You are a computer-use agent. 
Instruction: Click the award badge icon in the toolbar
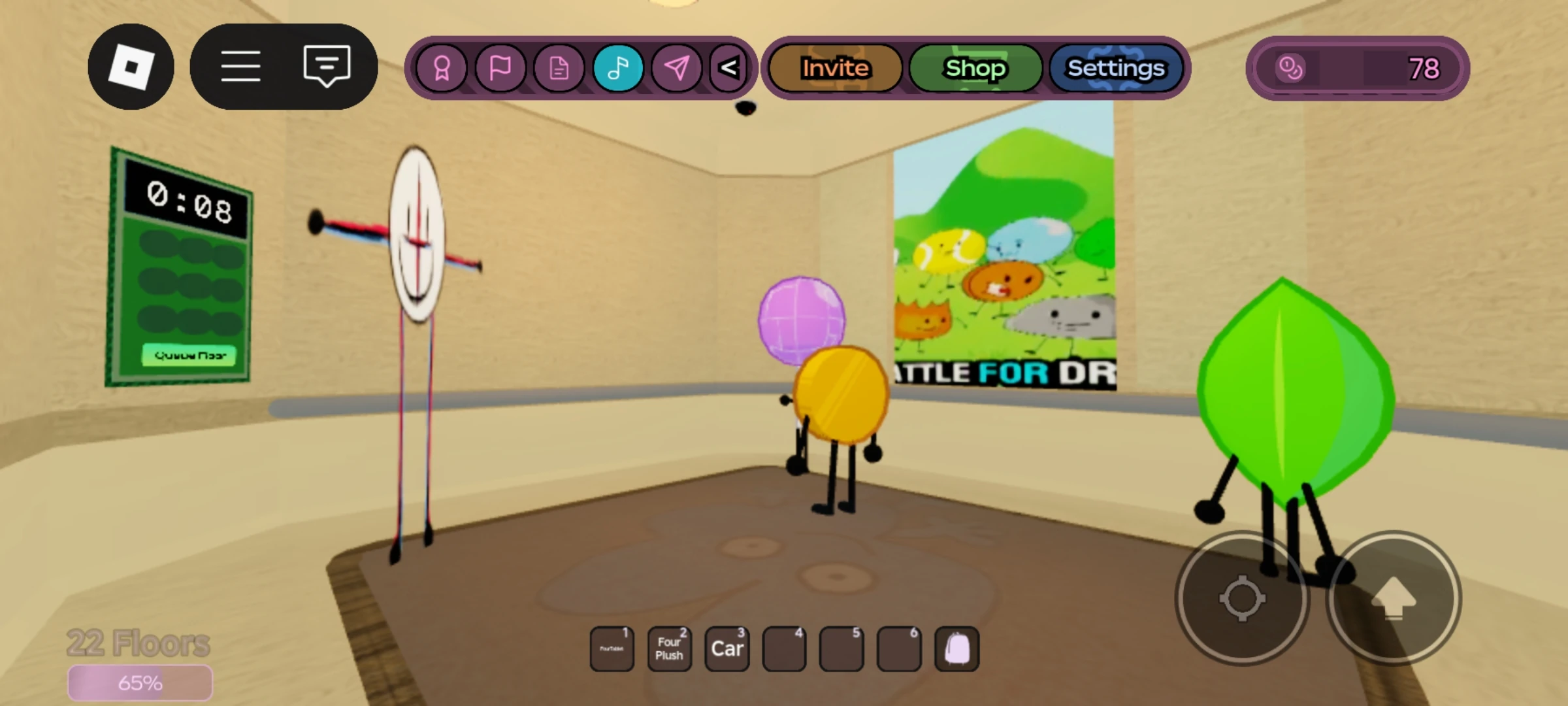[443, 68]
